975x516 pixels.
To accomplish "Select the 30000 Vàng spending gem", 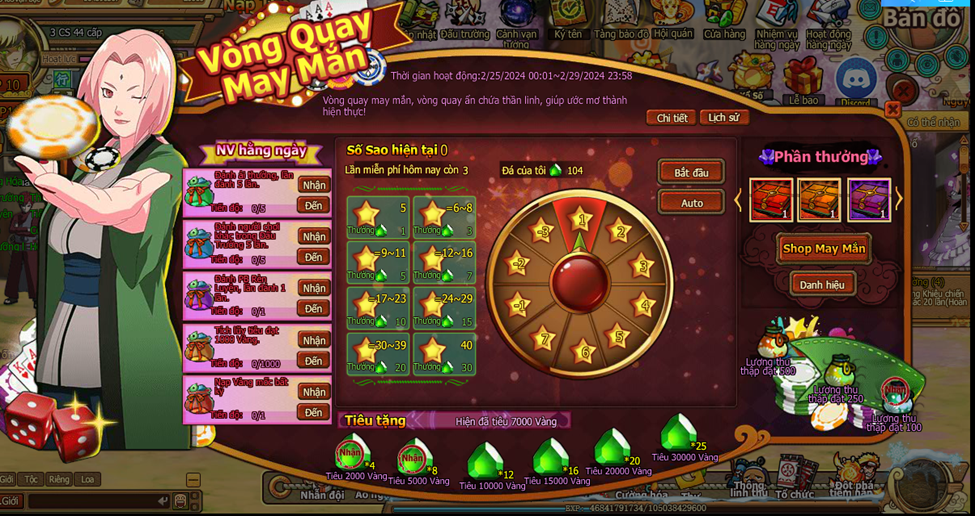I will click(x=680, y=434).
